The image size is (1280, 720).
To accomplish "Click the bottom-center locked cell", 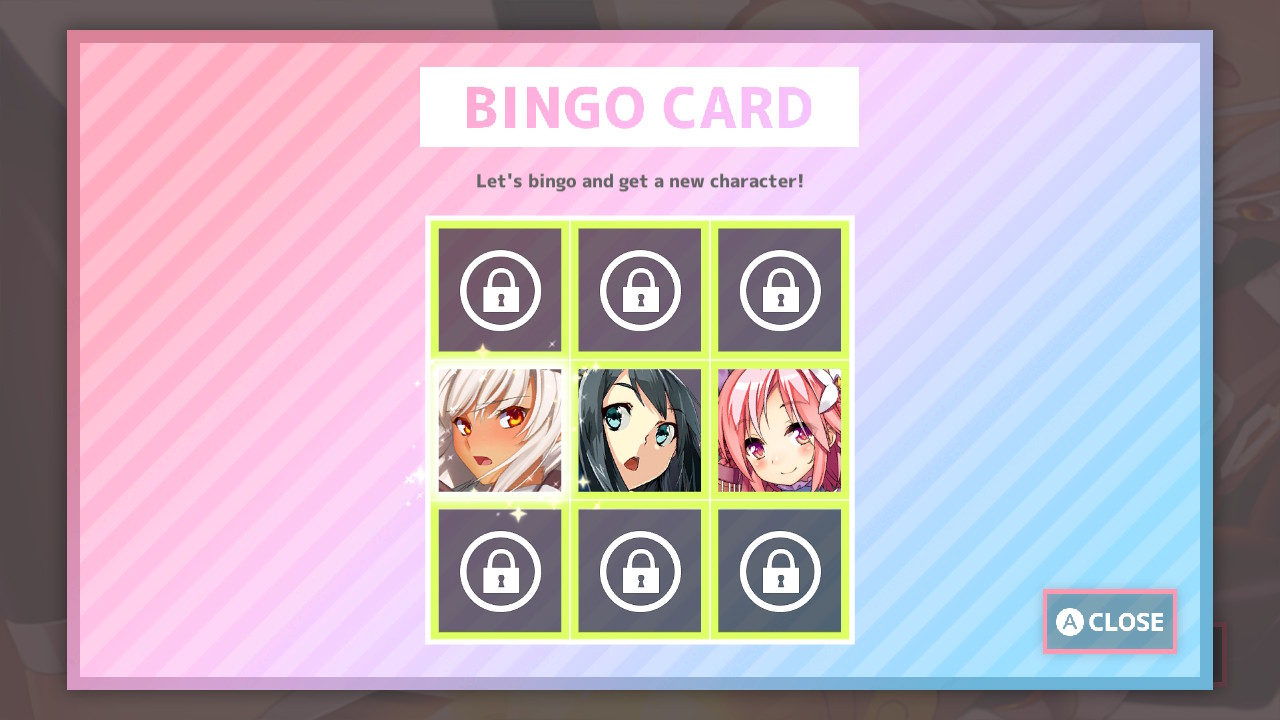I will coord(639,570).
